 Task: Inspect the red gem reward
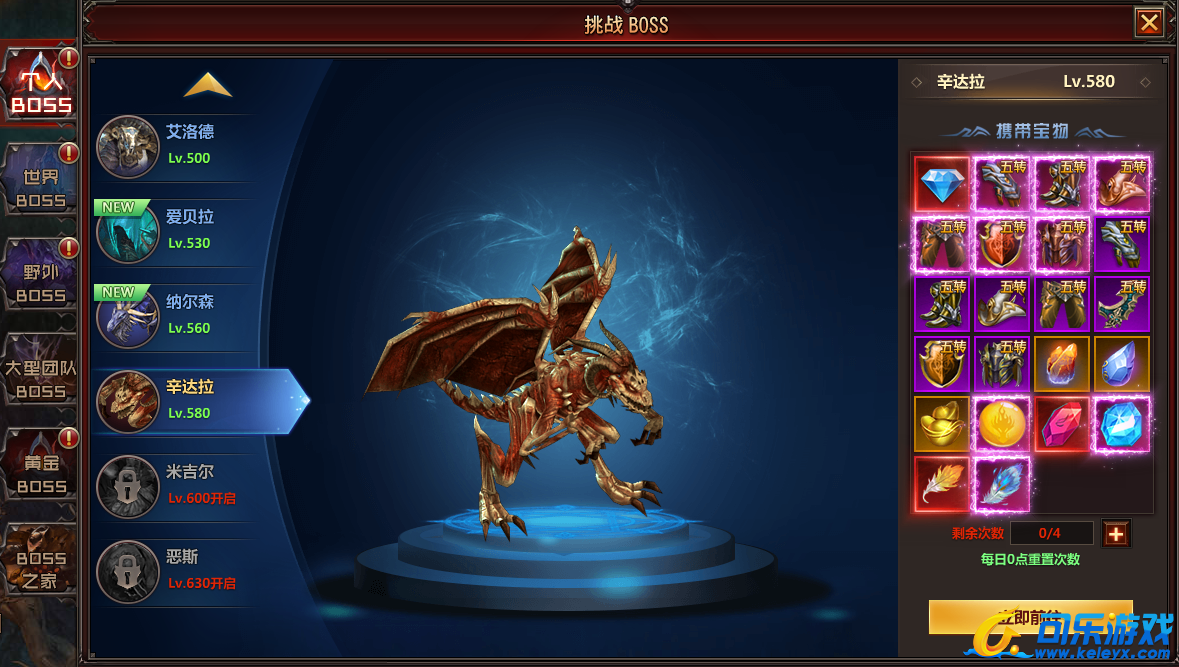tap(1061, 424)
